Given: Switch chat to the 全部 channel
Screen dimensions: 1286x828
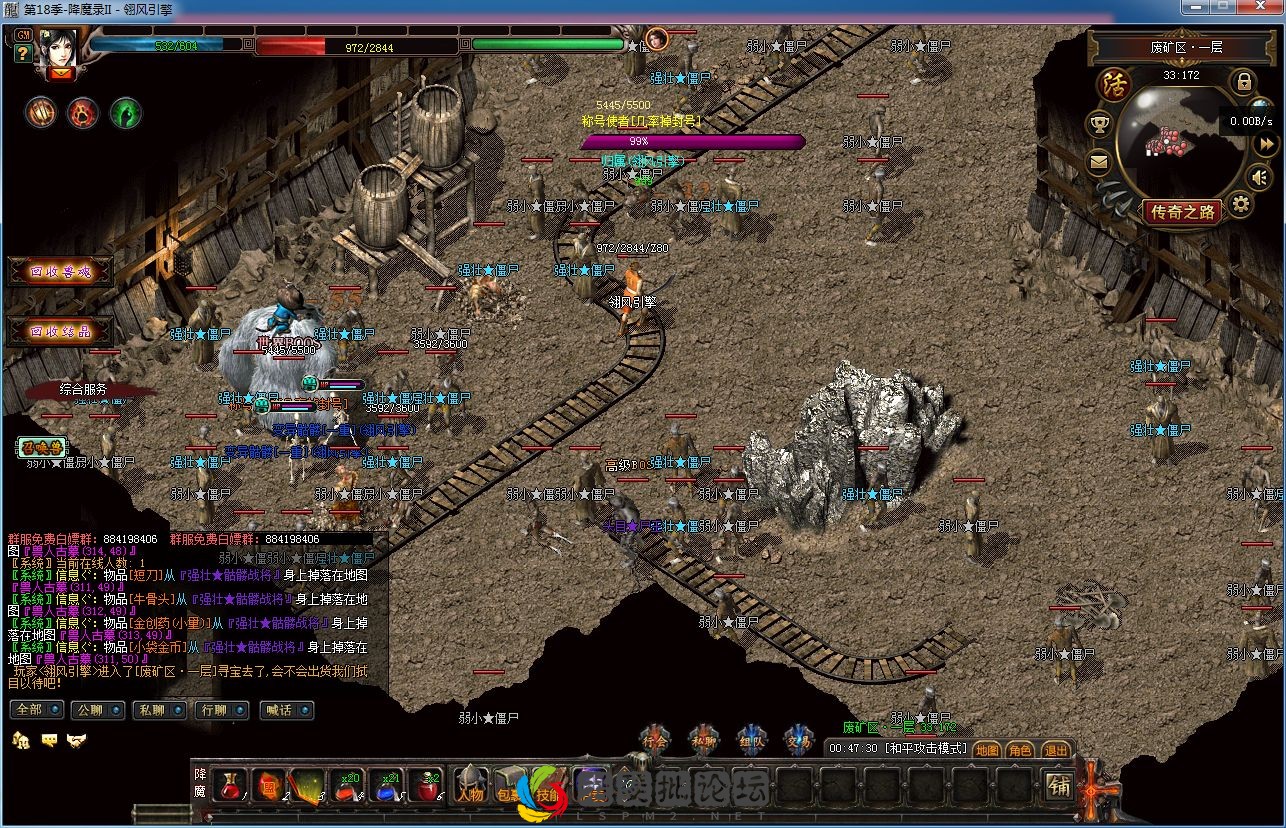Looking at the screenshot, I should click(35, 710).
